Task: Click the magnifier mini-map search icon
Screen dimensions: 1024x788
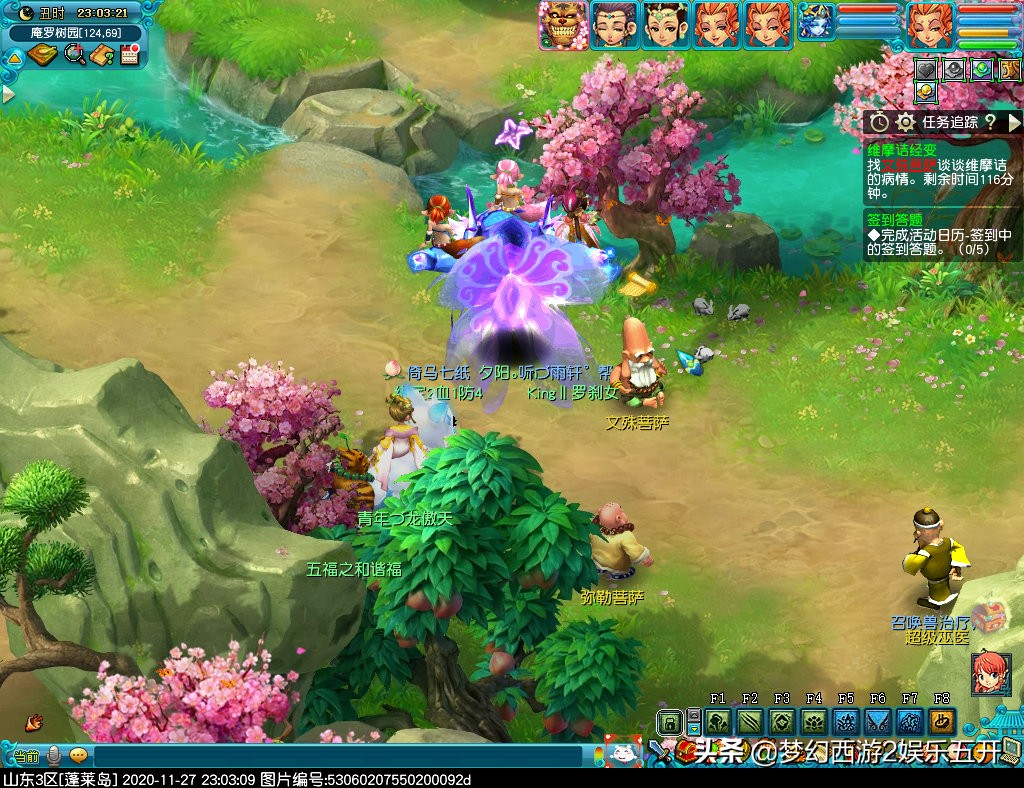Action: click(x=73, y=55)
